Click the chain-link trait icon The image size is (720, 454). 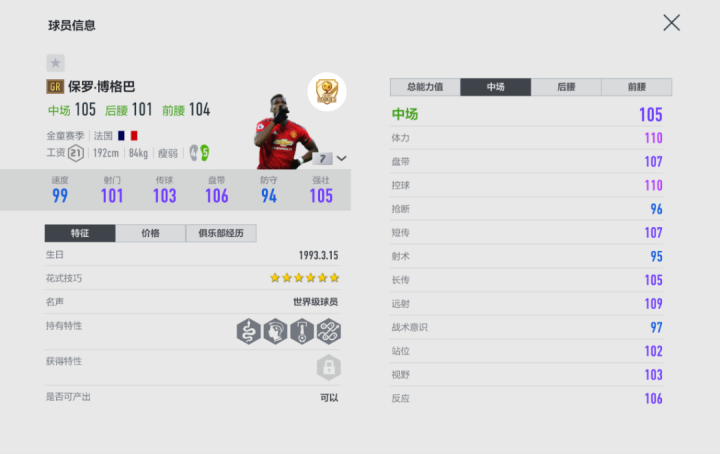click(x=329, y=331)
